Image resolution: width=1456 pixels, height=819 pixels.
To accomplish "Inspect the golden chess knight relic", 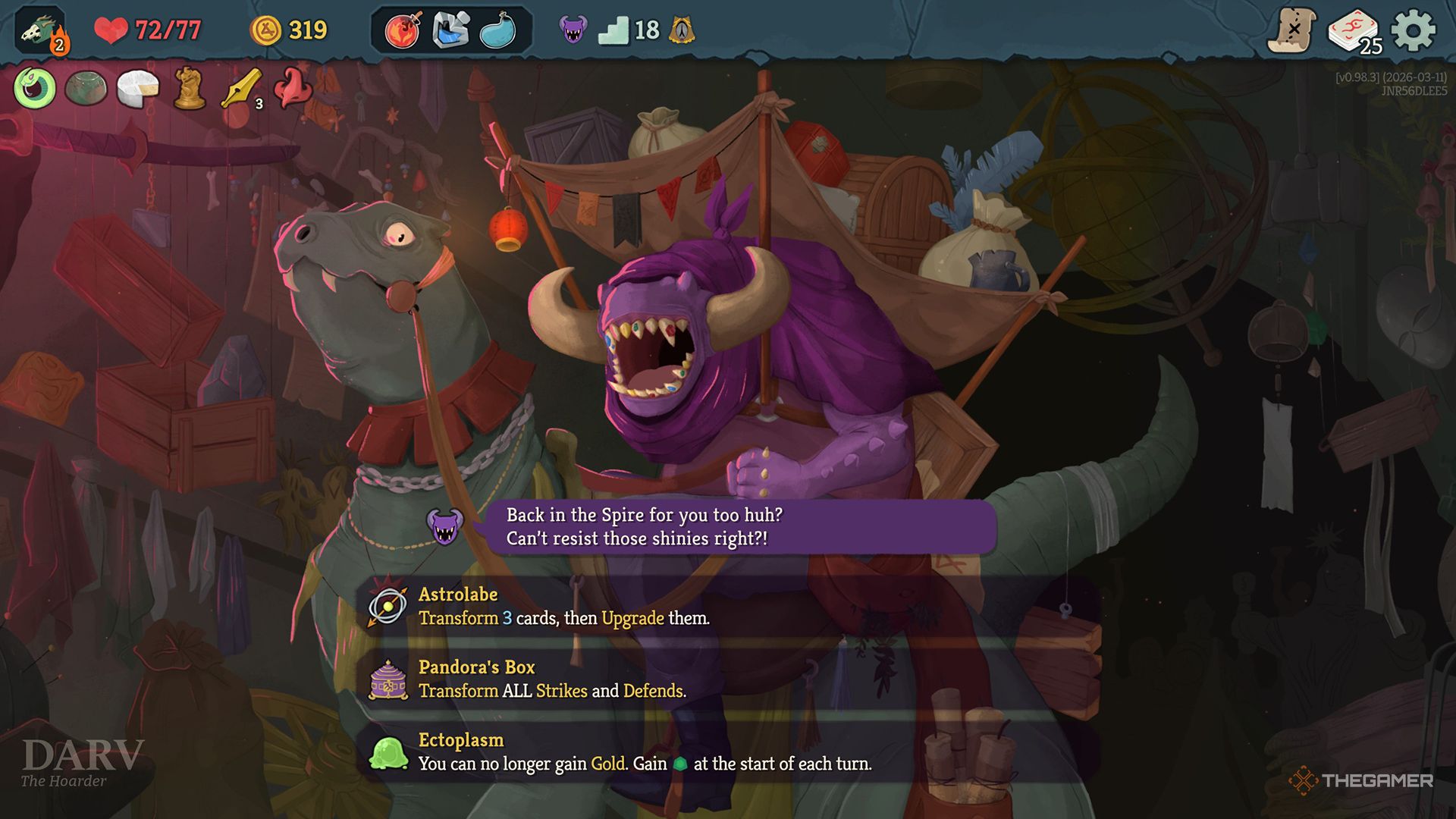I will pyautogui.click(x=189, y=88).
